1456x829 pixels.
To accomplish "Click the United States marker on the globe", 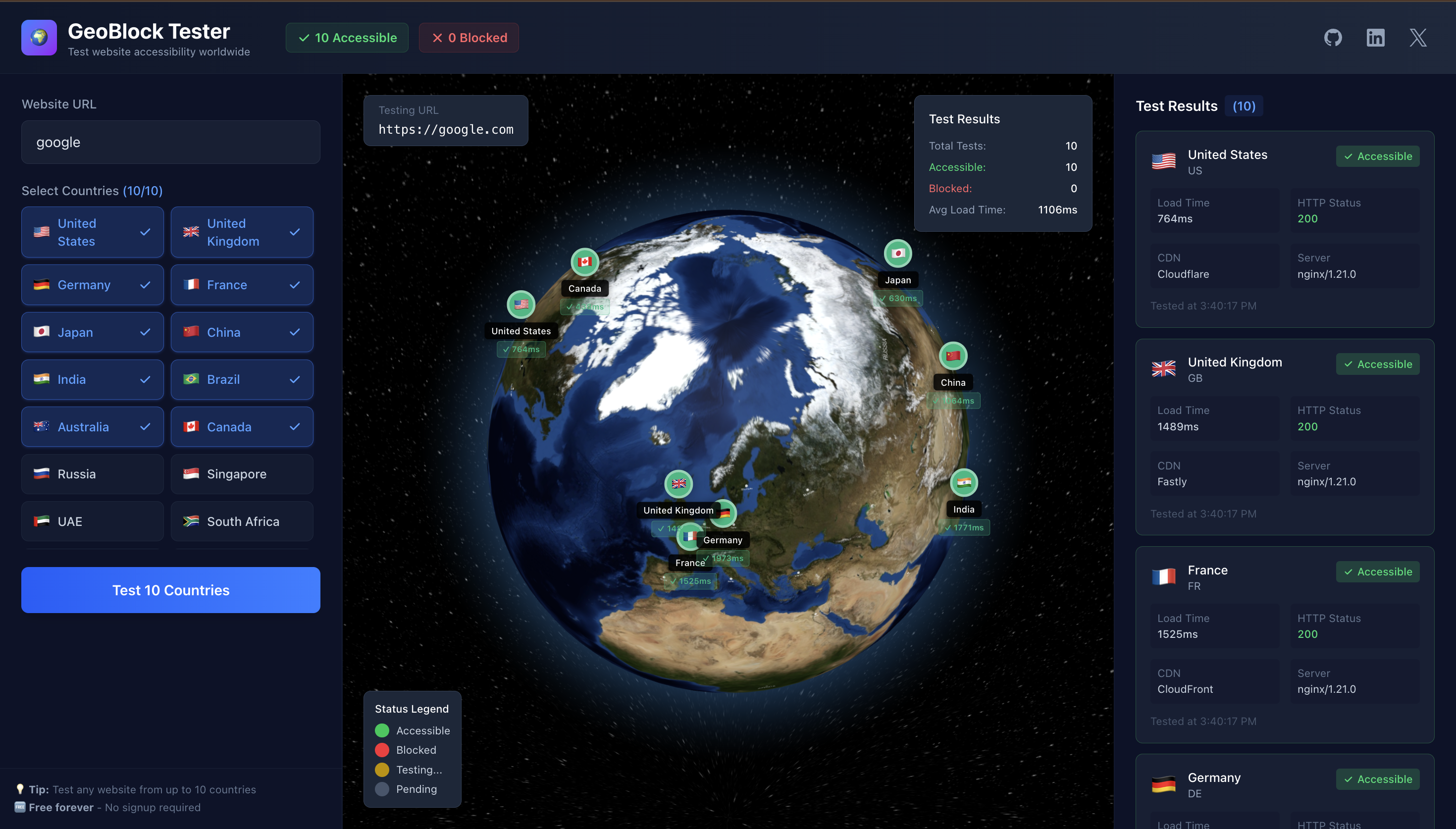I will coord(521,305).
